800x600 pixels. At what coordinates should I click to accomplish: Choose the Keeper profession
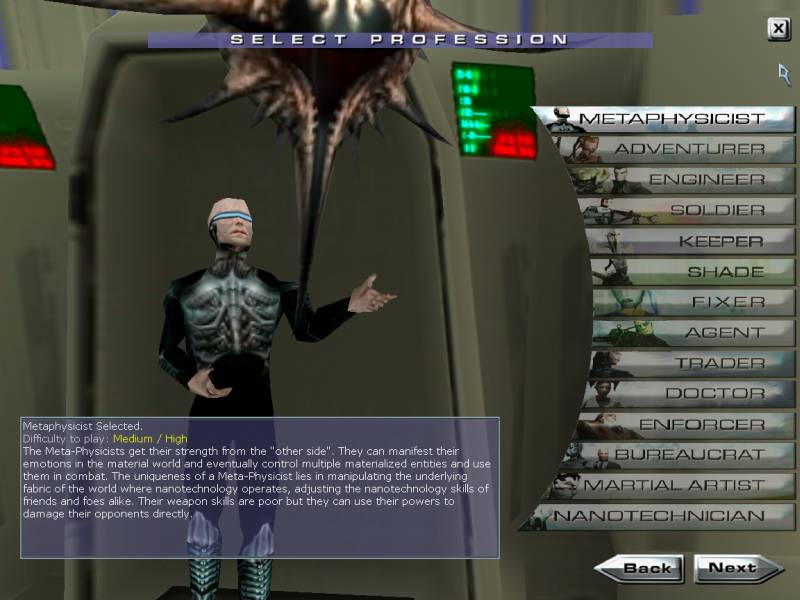pos(720,242)
